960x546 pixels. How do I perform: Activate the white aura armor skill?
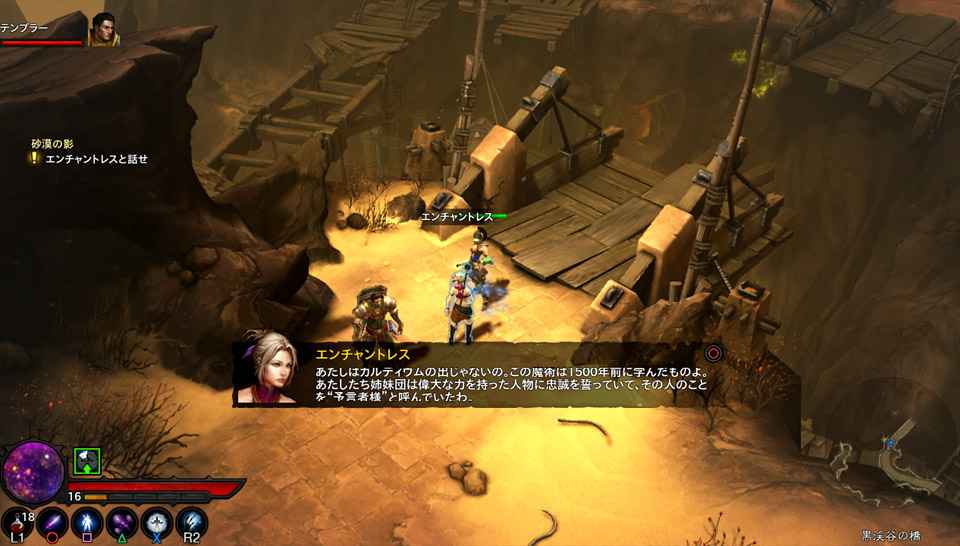click(157, 523)
